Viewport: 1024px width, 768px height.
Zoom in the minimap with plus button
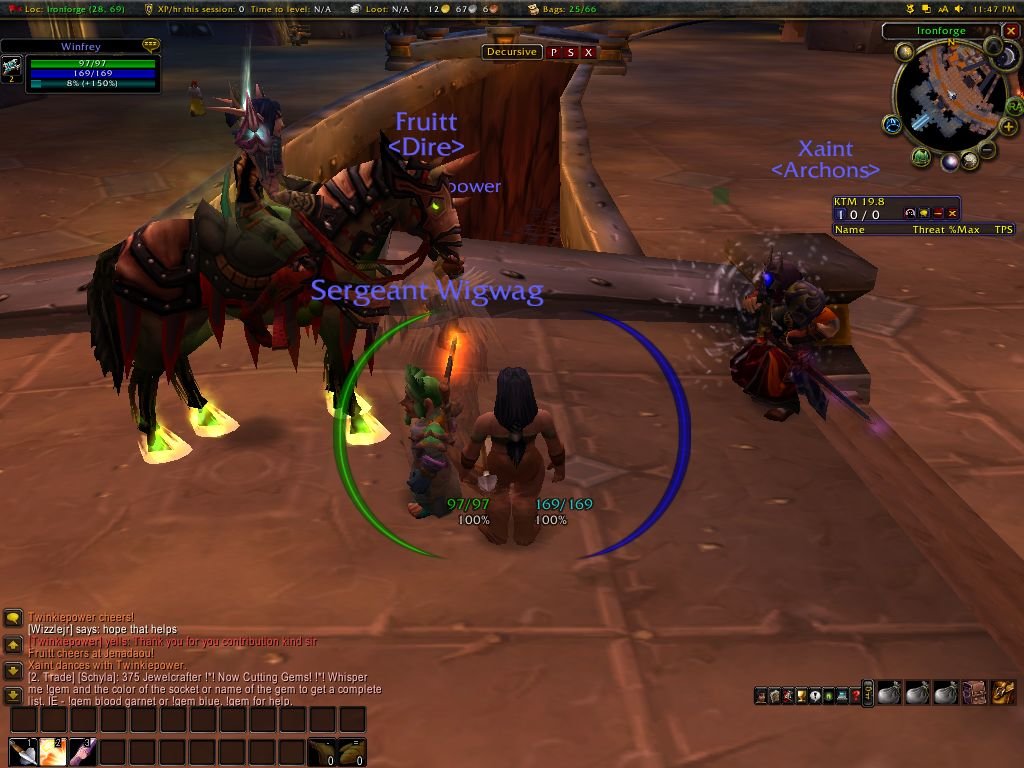pyautogui.click(x=1009, y=127)
